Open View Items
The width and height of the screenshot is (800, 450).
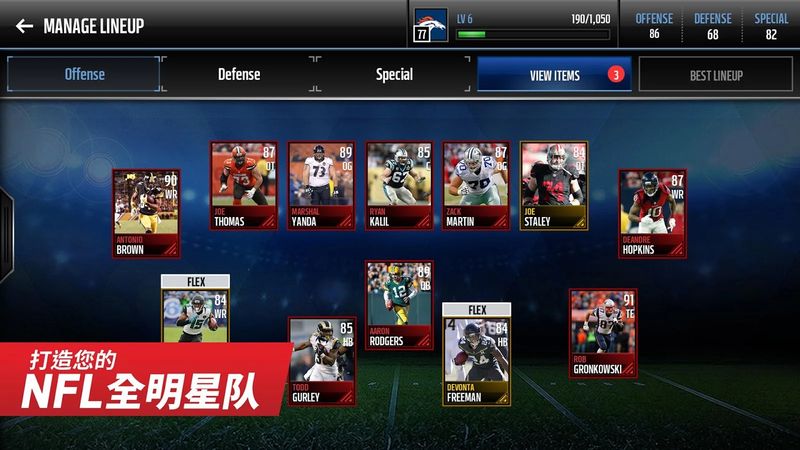pyautogui.click(x=554, y=75)
